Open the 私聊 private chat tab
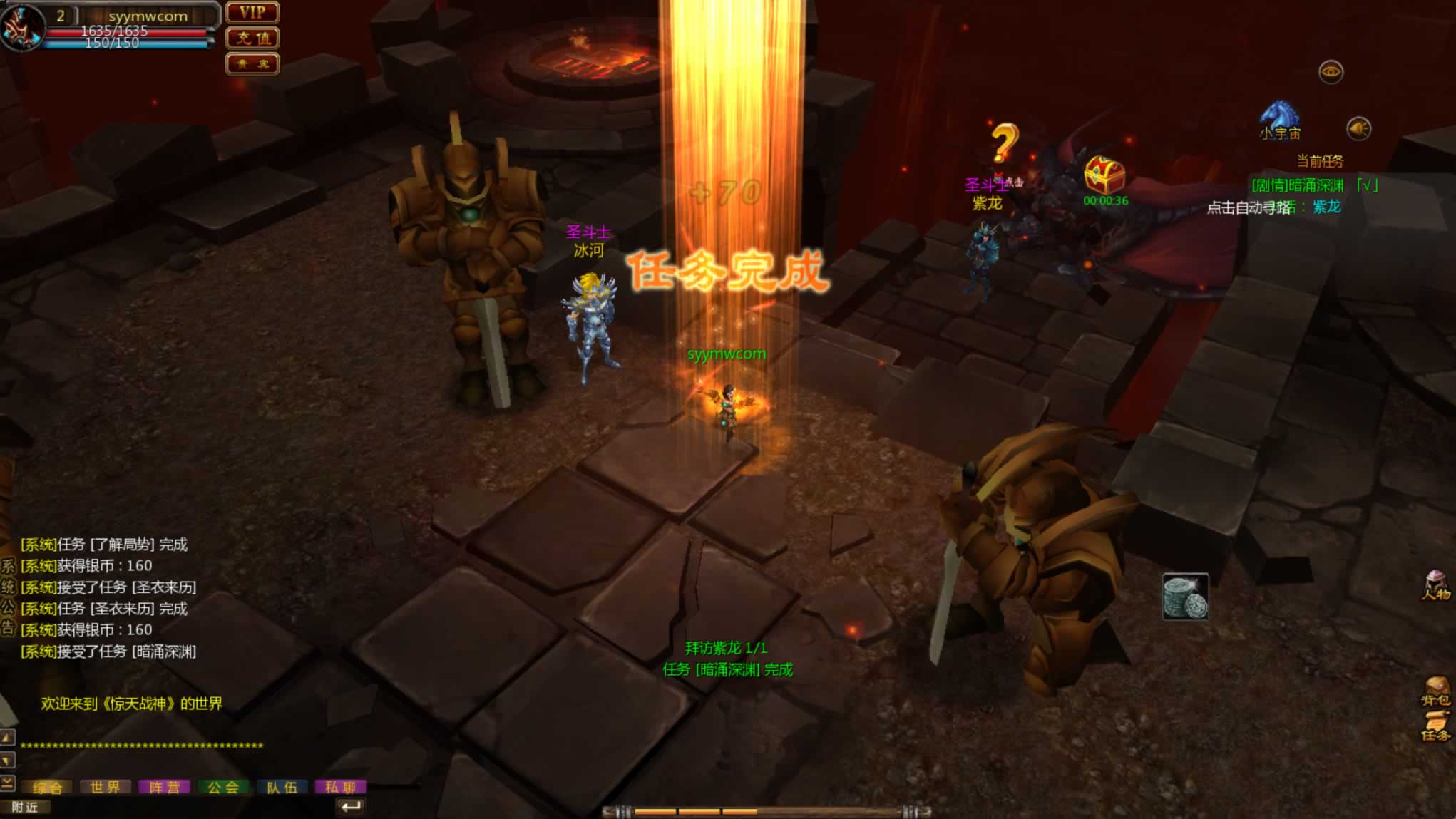 pos(340,787)
